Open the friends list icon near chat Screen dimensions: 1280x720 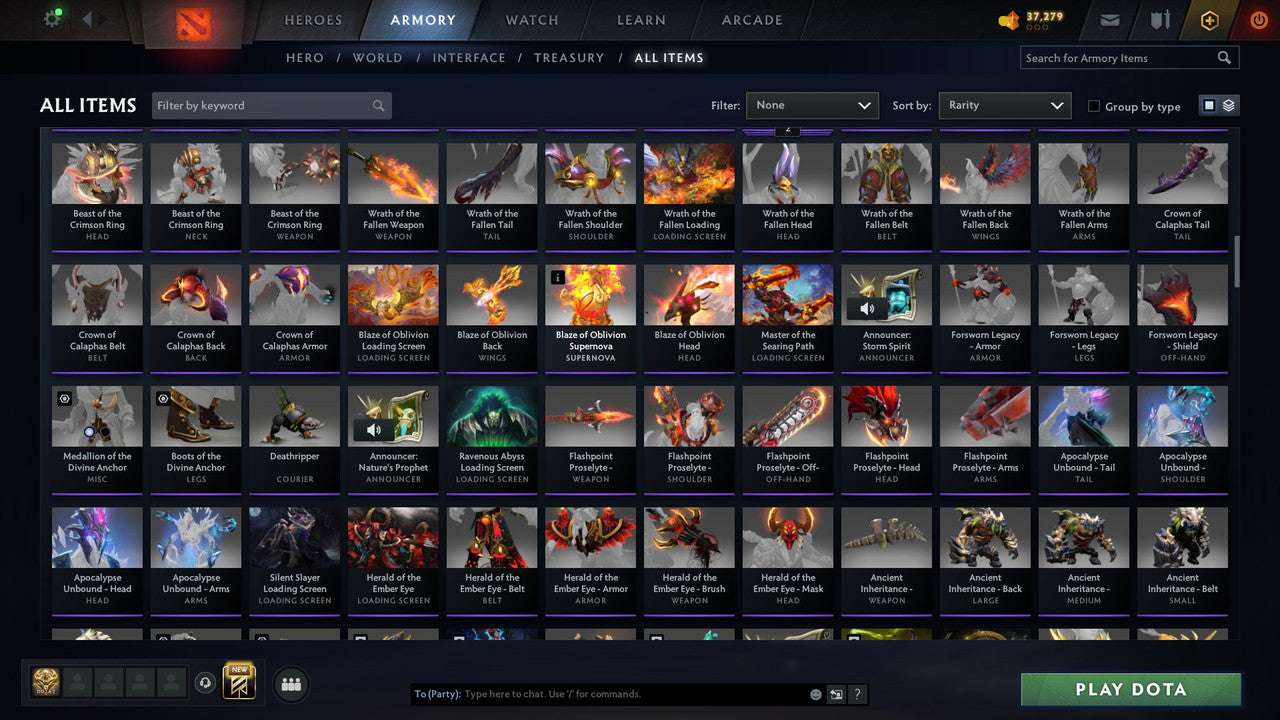coord(289,684)
